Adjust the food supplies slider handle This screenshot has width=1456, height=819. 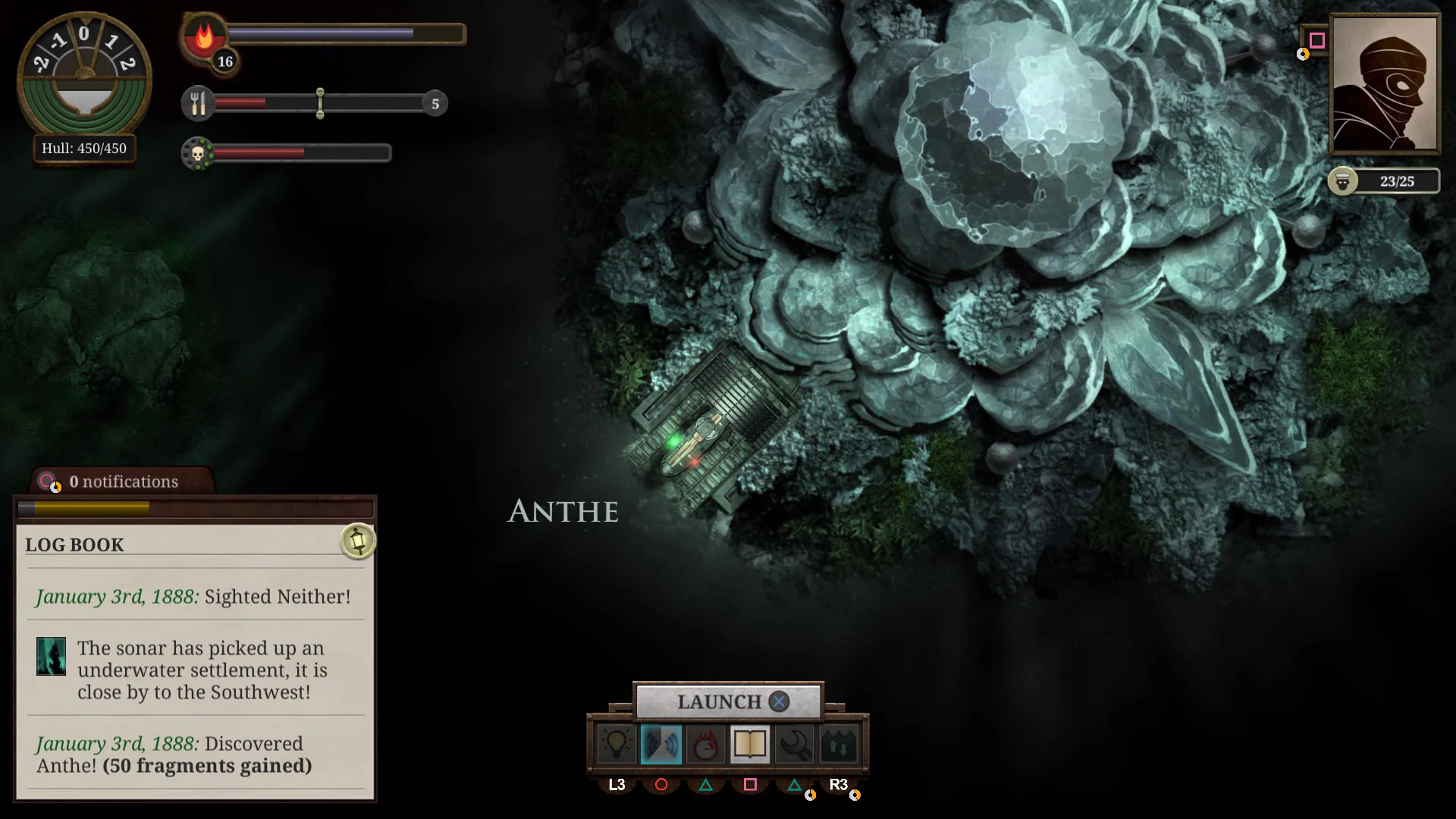tap(321, 104)
